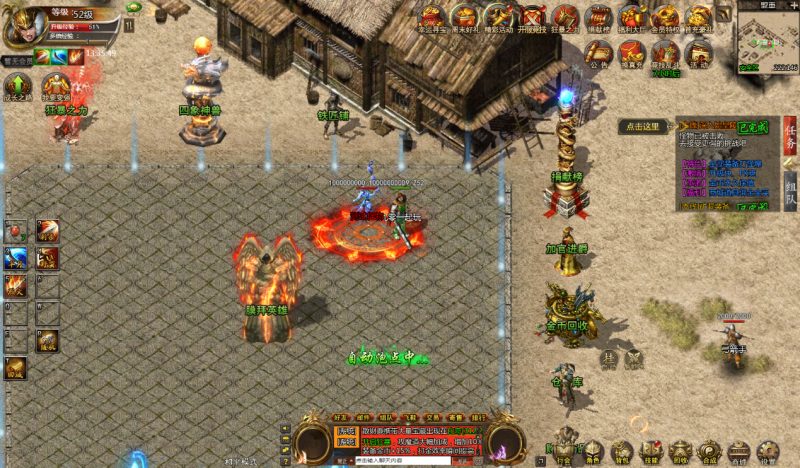Switch to the 组队 team side tab
The width and height of the screenshot is (800, 468).
click(x=790, y=190)
